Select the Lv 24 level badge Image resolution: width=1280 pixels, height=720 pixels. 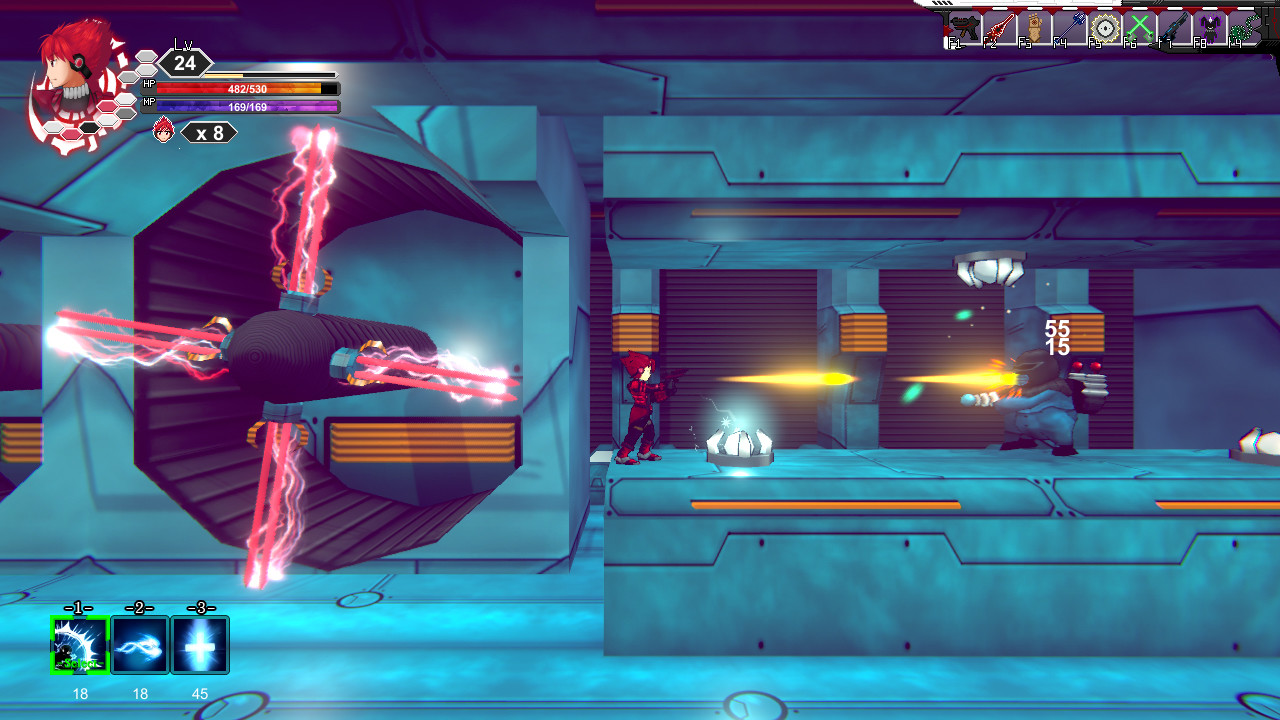pyautogui.click(x=186, y=62)
